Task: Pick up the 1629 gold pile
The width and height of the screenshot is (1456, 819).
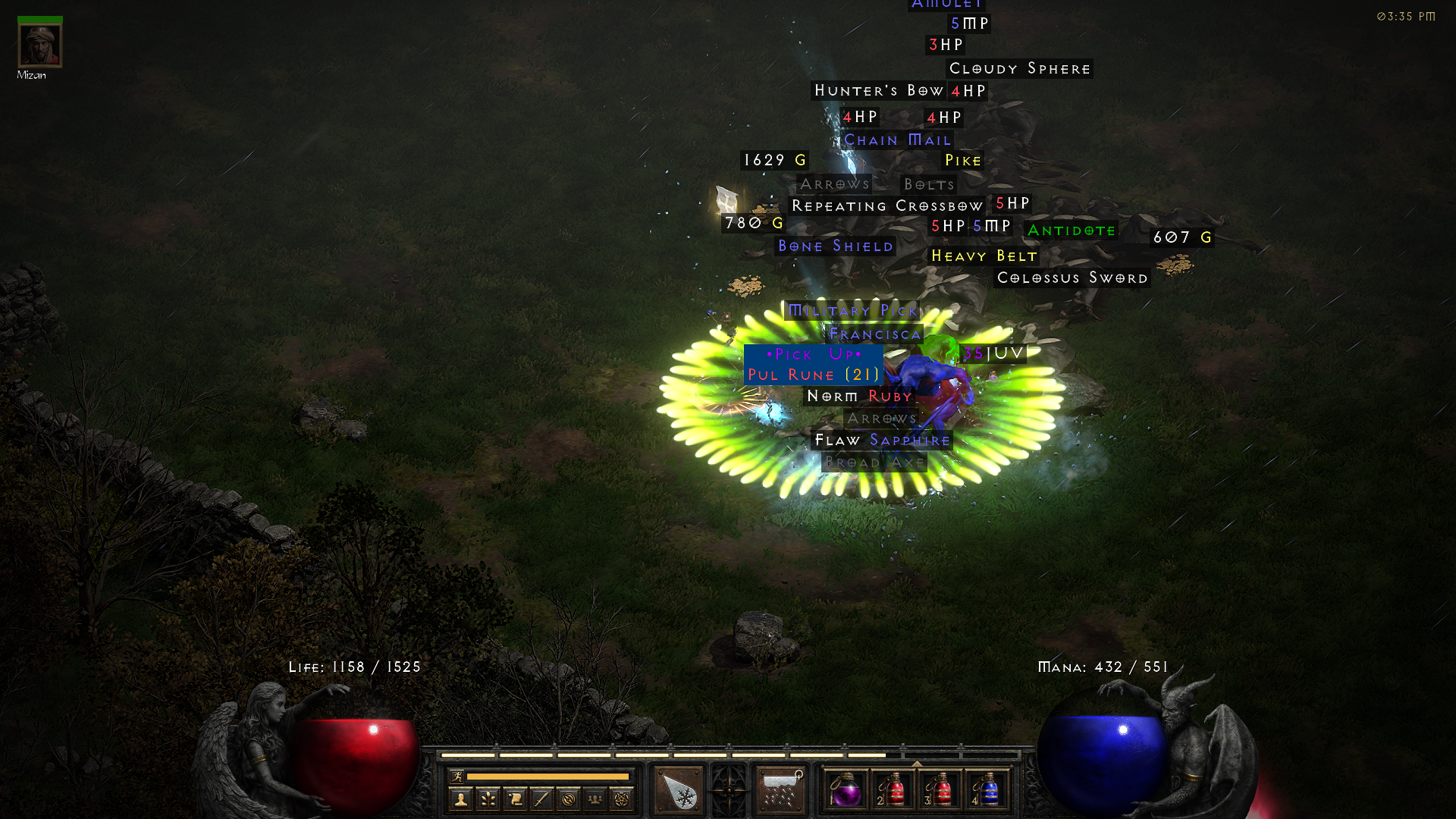Action: [773, 160]
